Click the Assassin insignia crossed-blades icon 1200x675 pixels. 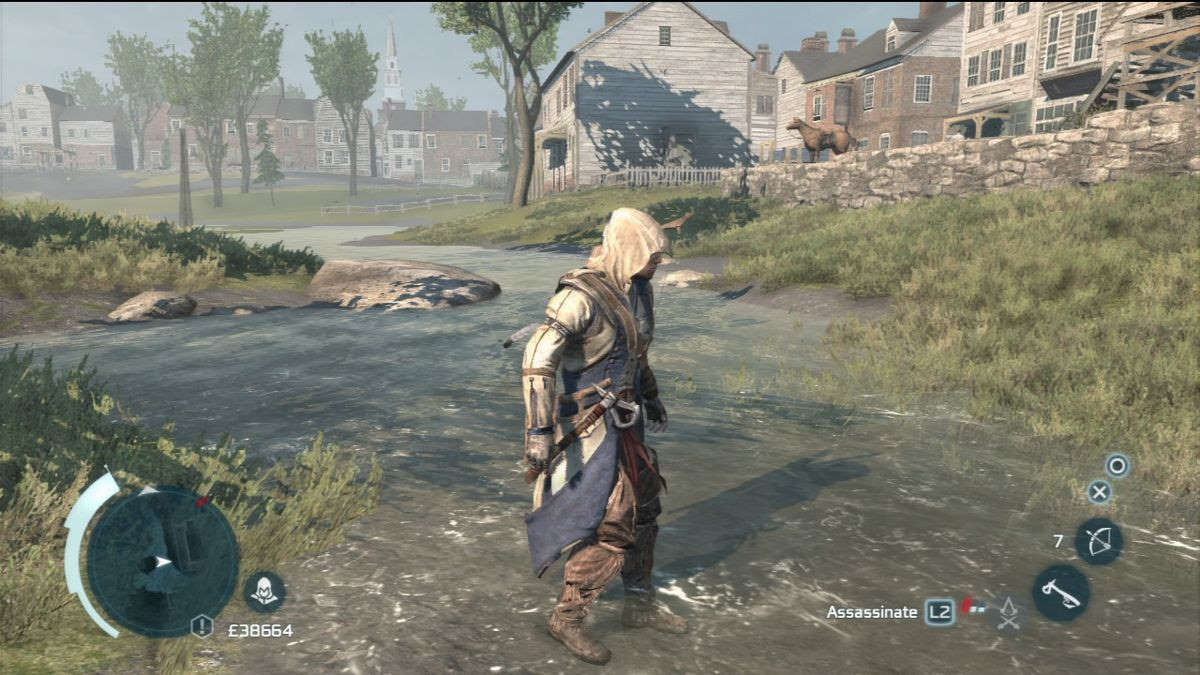pyautogui.click(x=1008, y=611)
